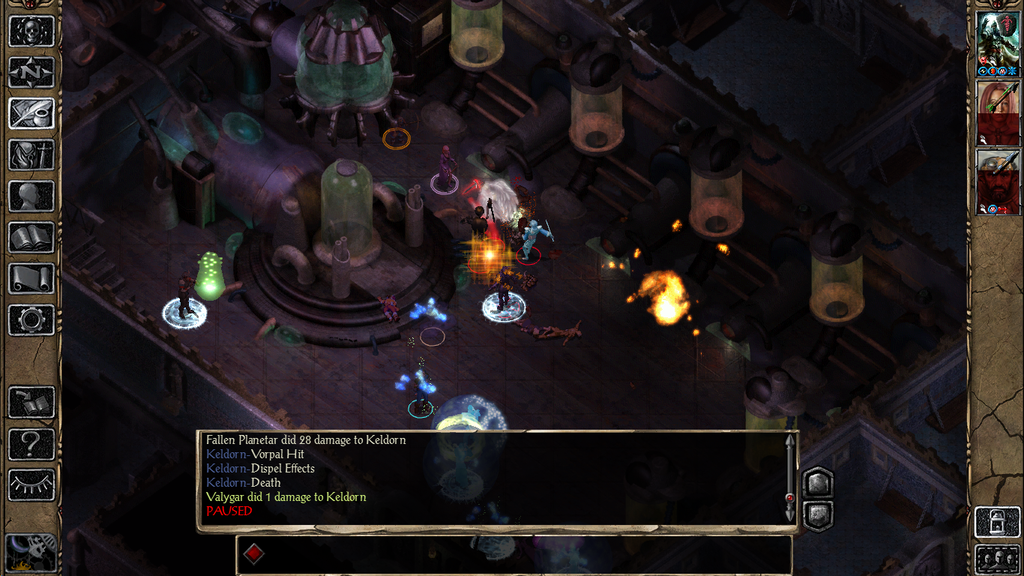Click the combat log scrollbar
Viewport: 1024px width, 576px height.
[790, 477]
